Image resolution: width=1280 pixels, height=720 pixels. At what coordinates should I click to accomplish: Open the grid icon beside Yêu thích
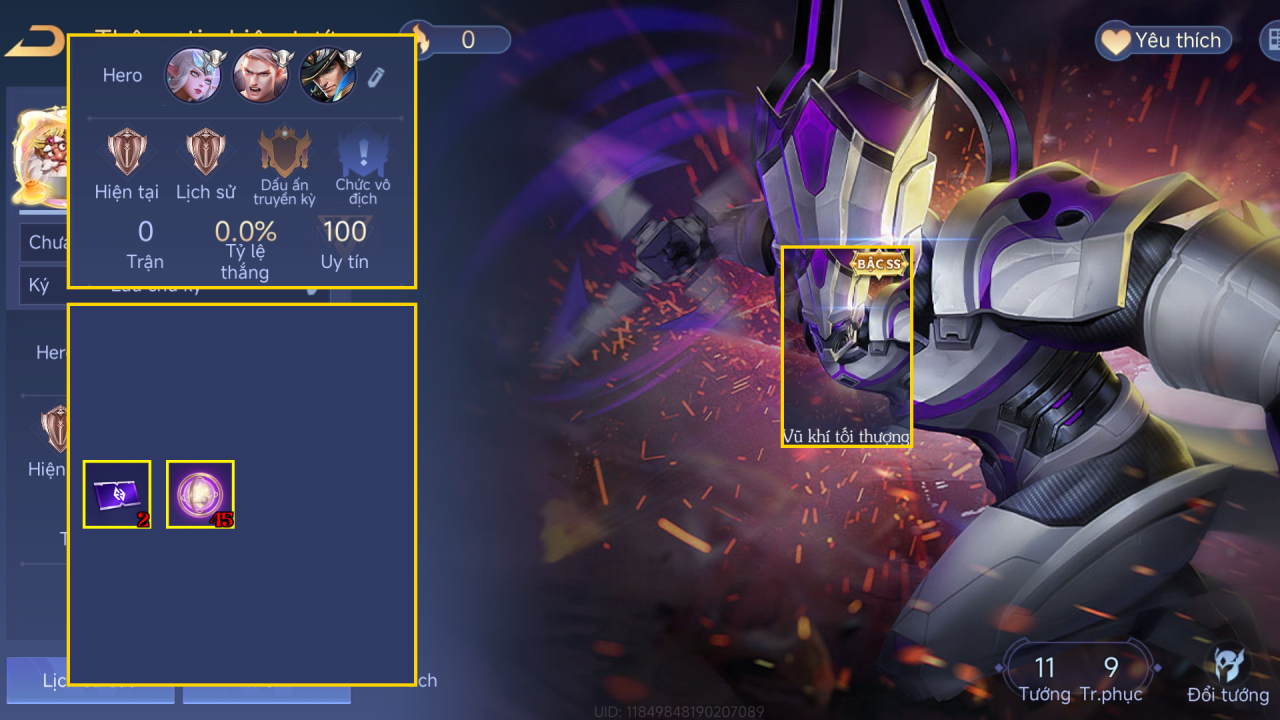(1272, 41)
